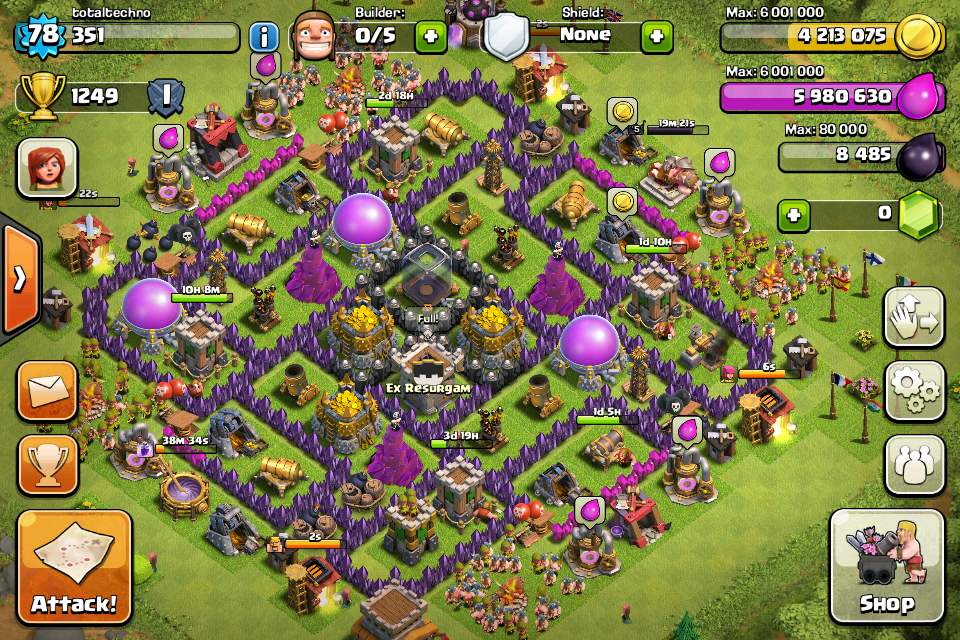
Task: Buy a shield with the green plus
Action: [656, 37]
